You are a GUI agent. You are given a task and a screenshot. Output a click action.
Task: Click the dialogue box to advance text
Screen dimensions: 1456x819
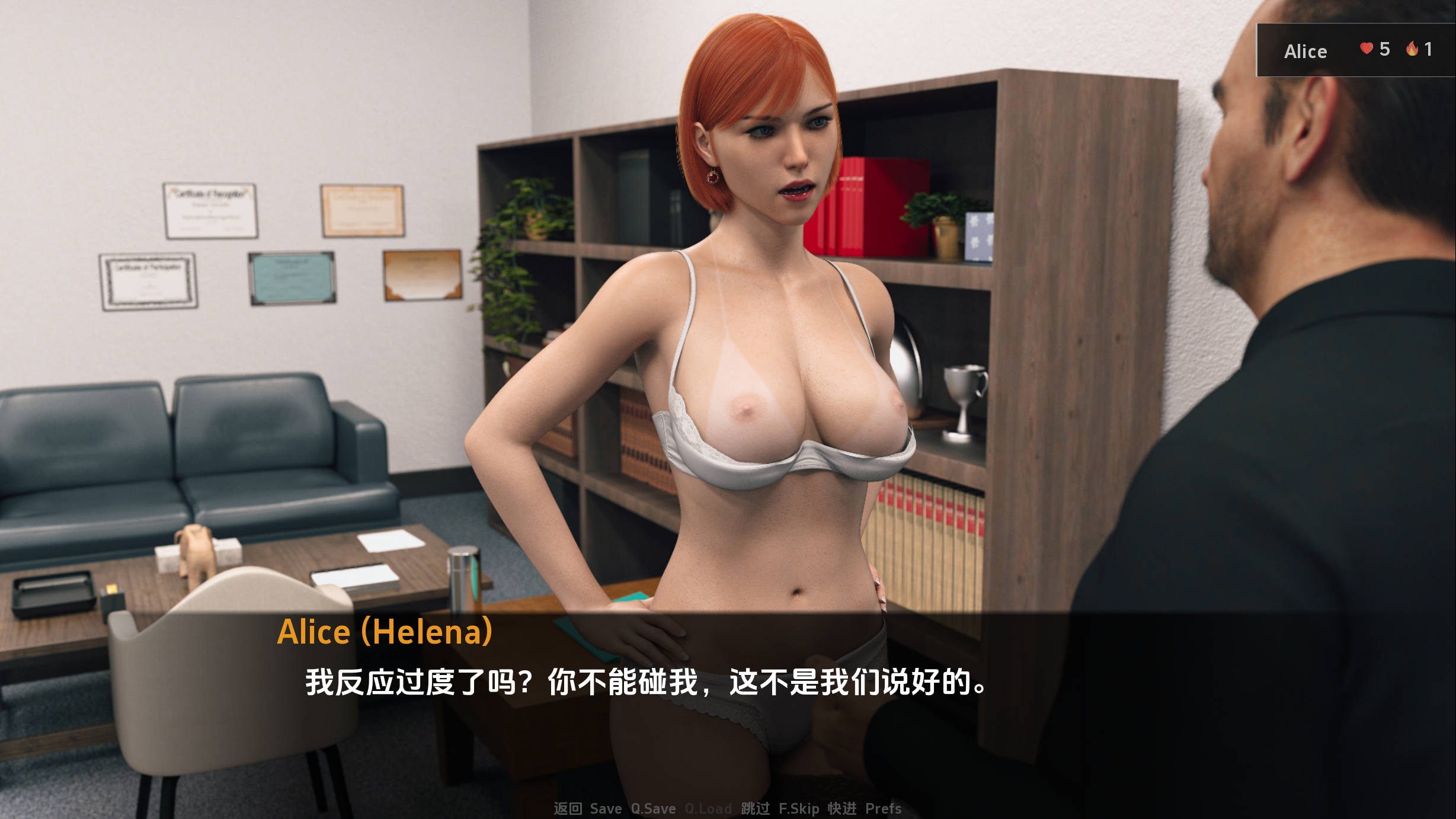tap(728, 682)
